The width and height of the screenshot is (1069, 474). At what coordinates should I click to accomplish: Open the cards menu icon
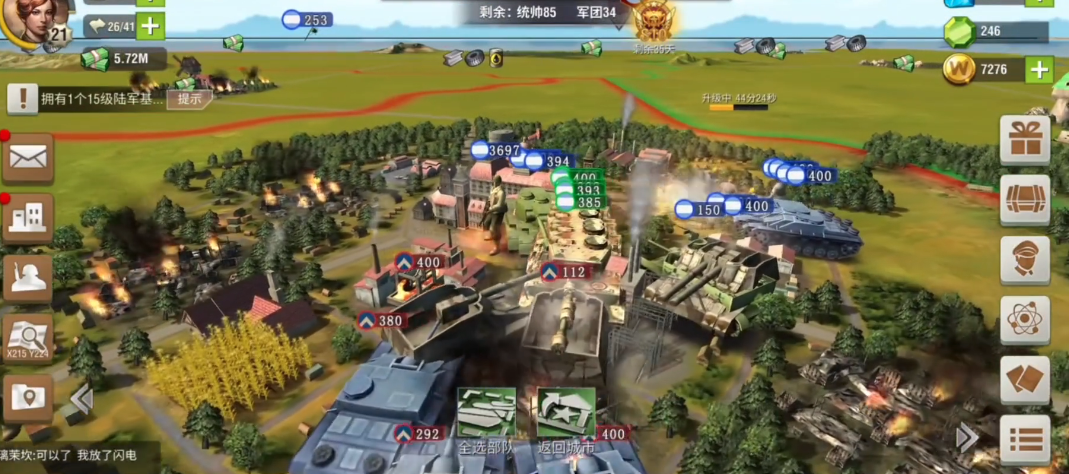coord(1025,380)
